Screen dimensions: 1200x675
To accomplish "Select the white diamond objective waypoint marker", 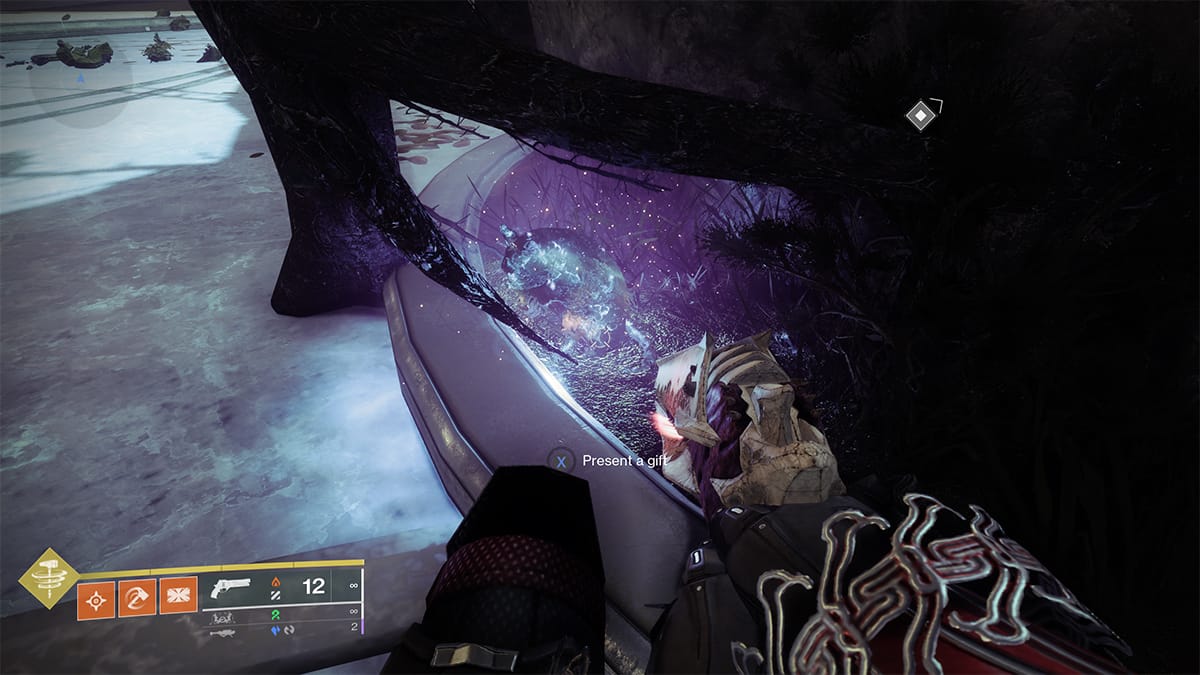I will point(918,115).
